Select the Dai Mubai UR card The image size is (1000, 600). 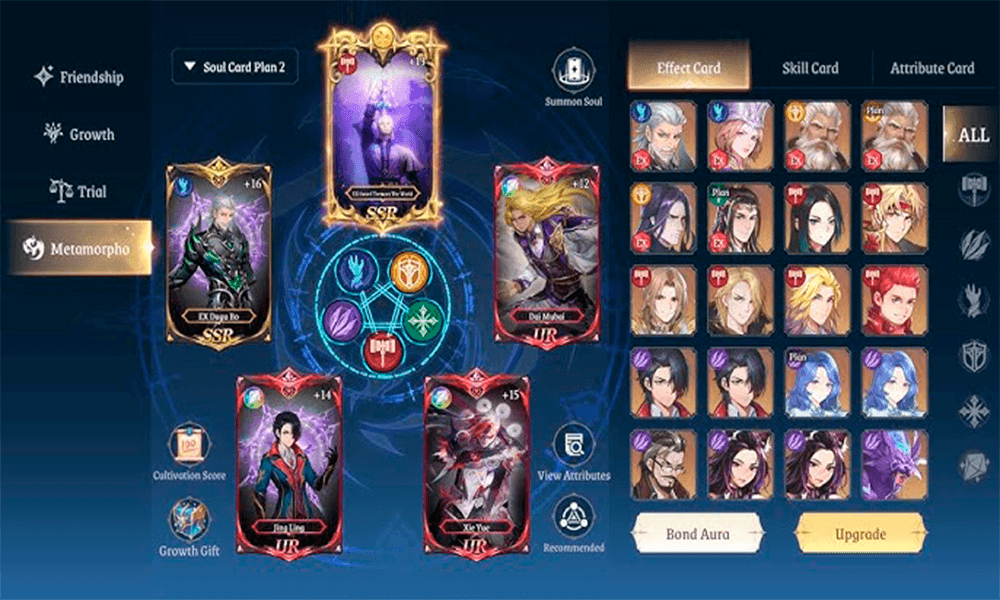[x=545, y=257]
